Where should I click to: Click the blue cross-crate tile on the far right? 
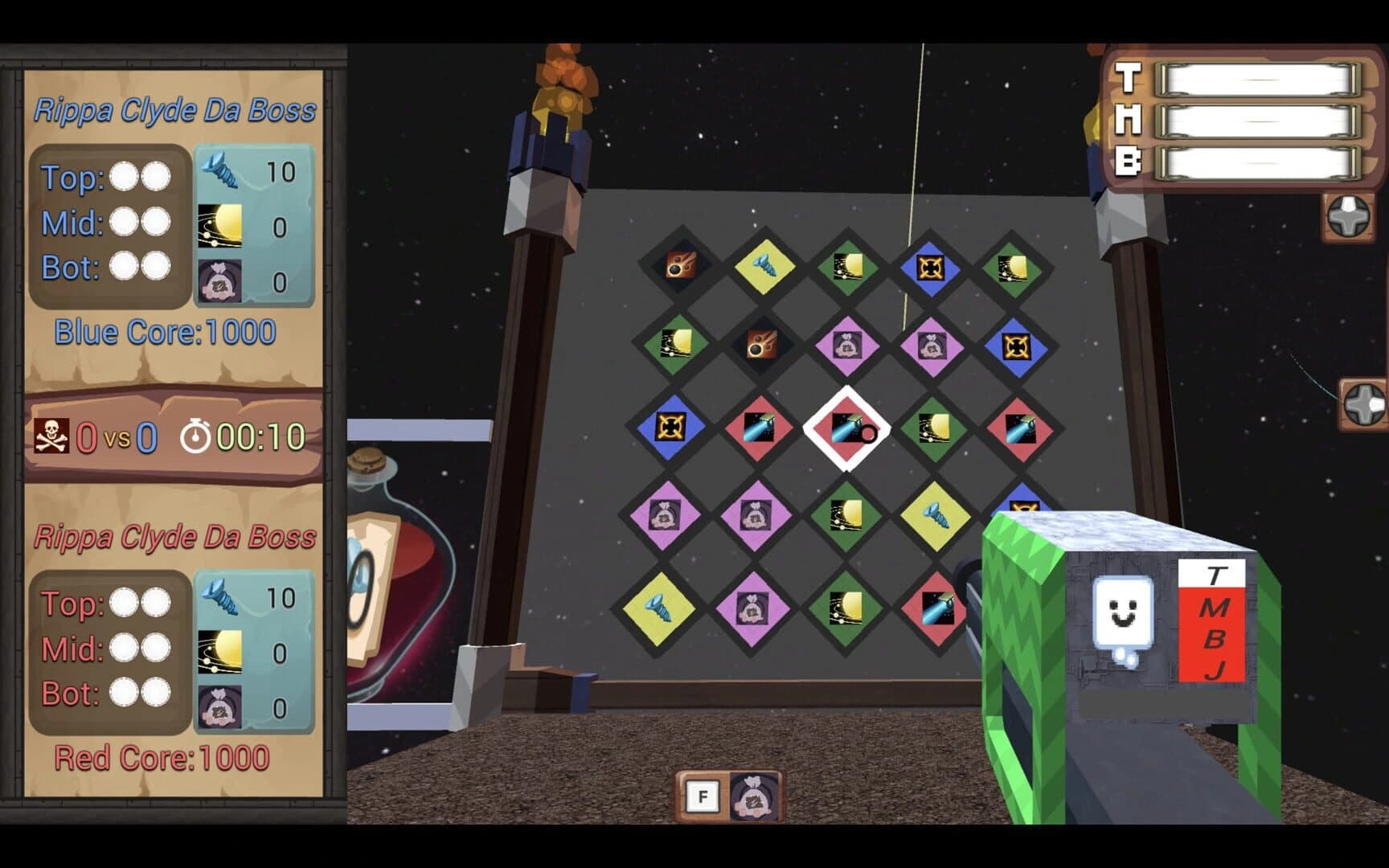pos(1014,347)
